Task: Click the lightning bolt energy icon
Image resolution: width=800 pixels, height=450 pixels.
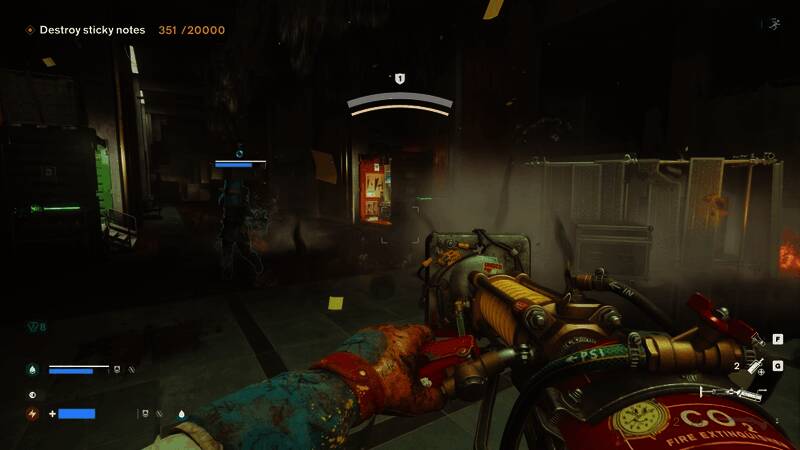Action: 32,413
